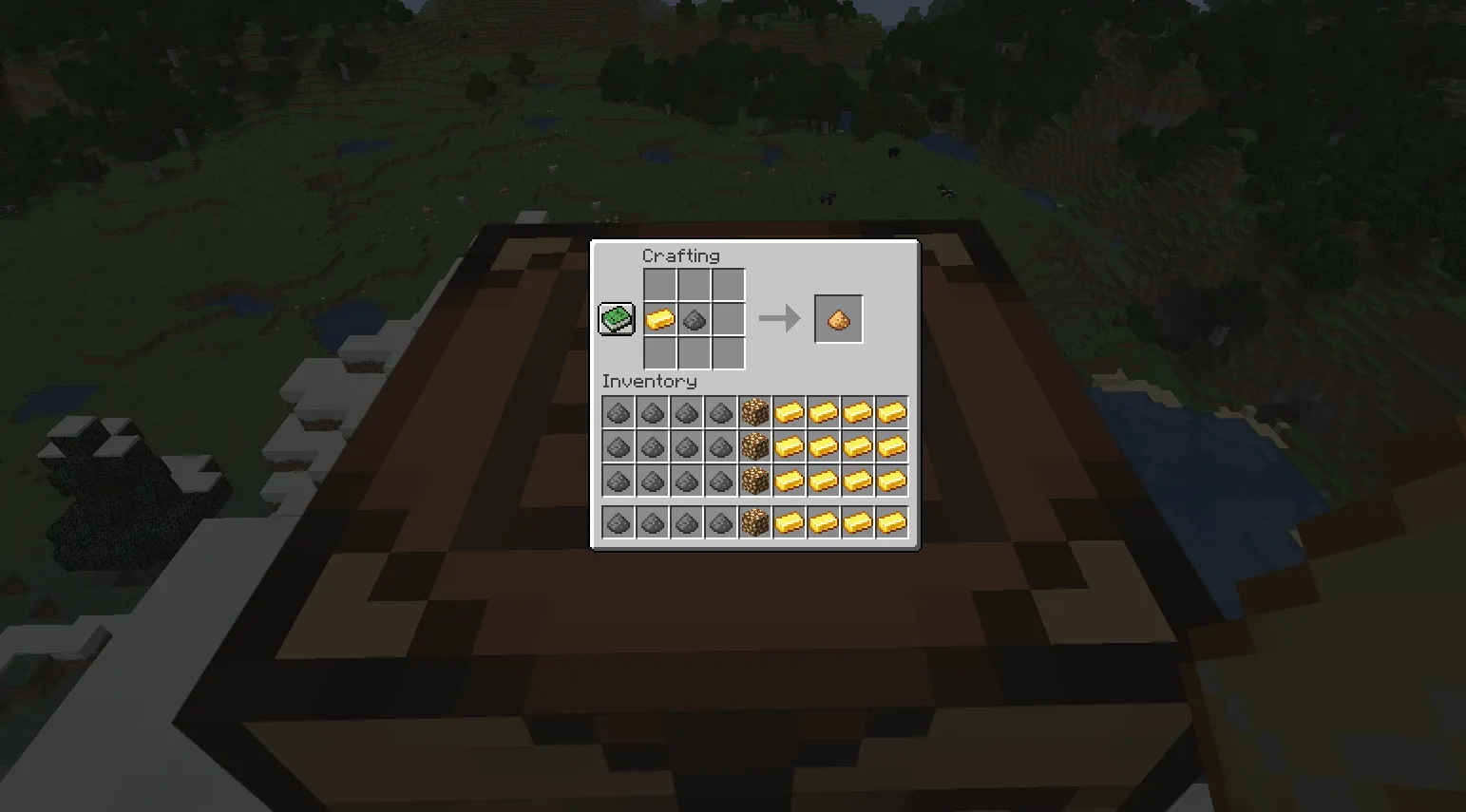
Task: Select the glowstone block in the third inventory row
Action: pos(753,482)
